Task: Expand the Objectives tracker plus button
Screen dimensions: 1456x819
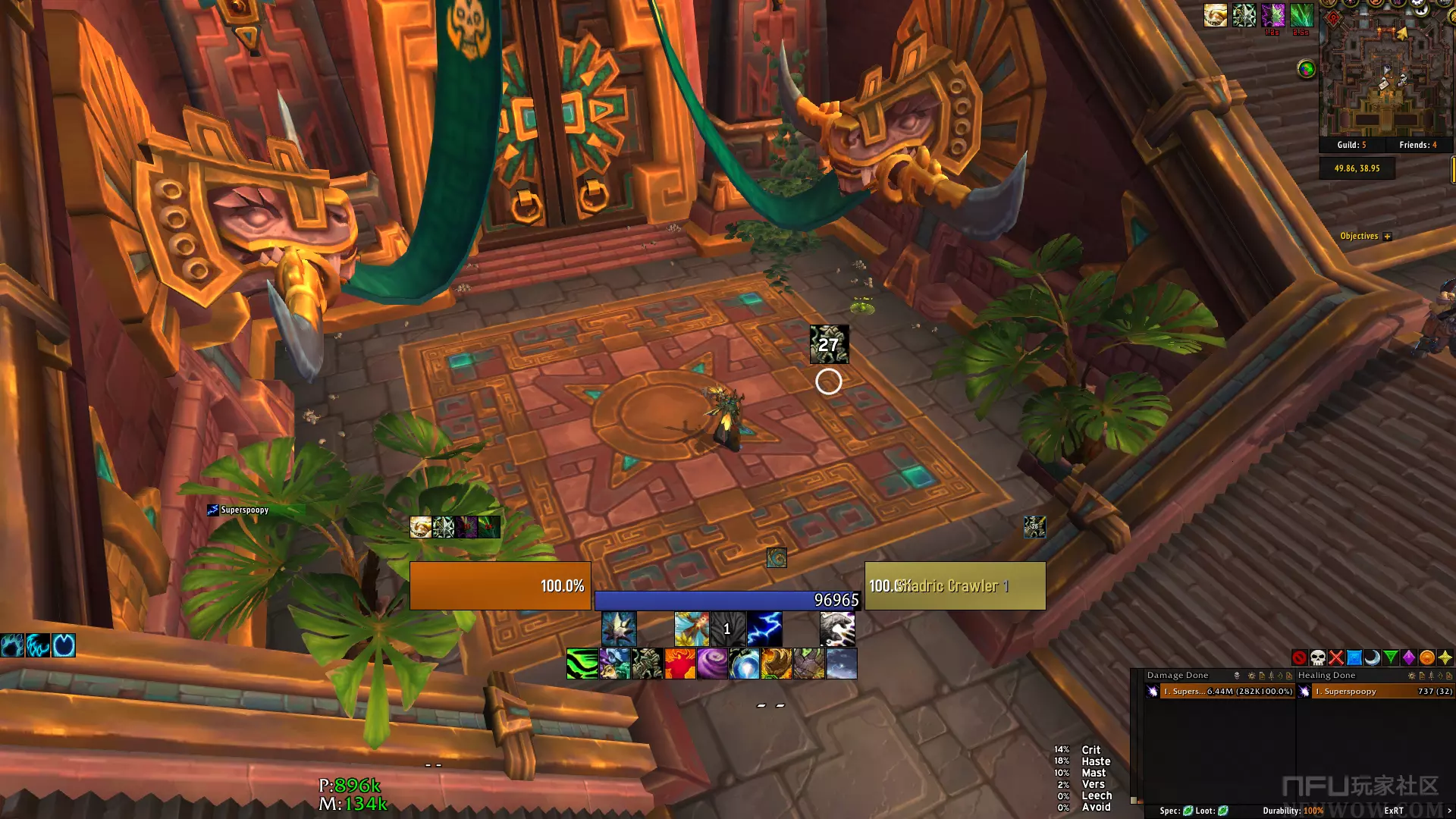Action: (1387, 237)
